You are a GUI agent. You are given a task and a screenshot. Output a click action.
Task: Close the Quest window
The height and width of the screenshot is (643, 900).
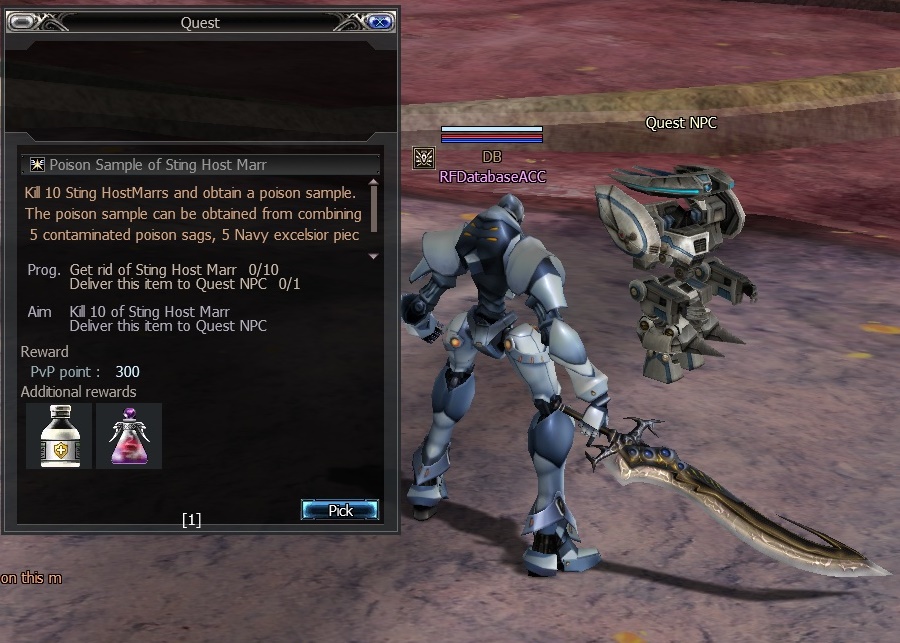(x=380, y=22)
